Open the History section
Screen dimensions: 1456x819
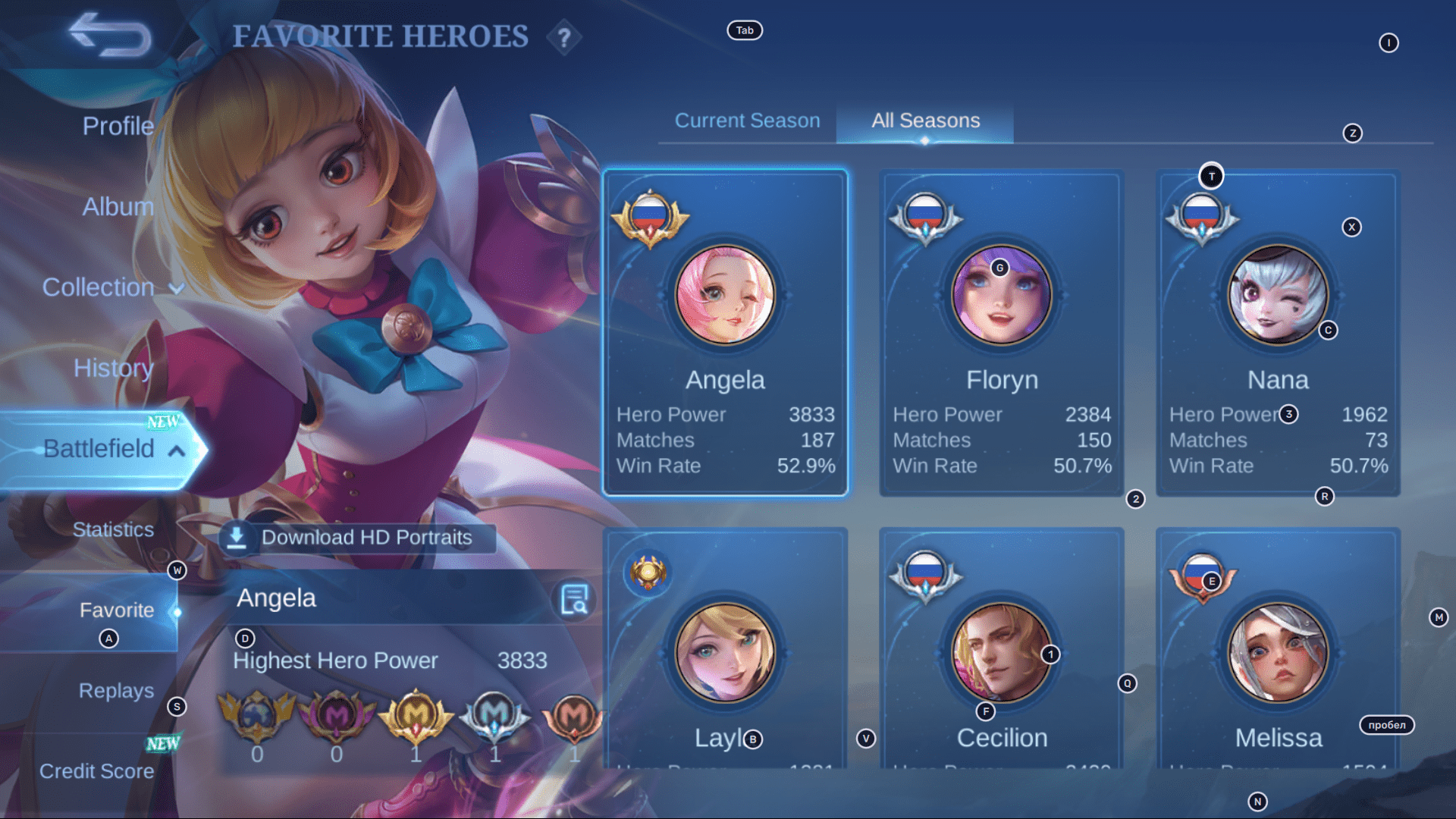pos(113,368)
